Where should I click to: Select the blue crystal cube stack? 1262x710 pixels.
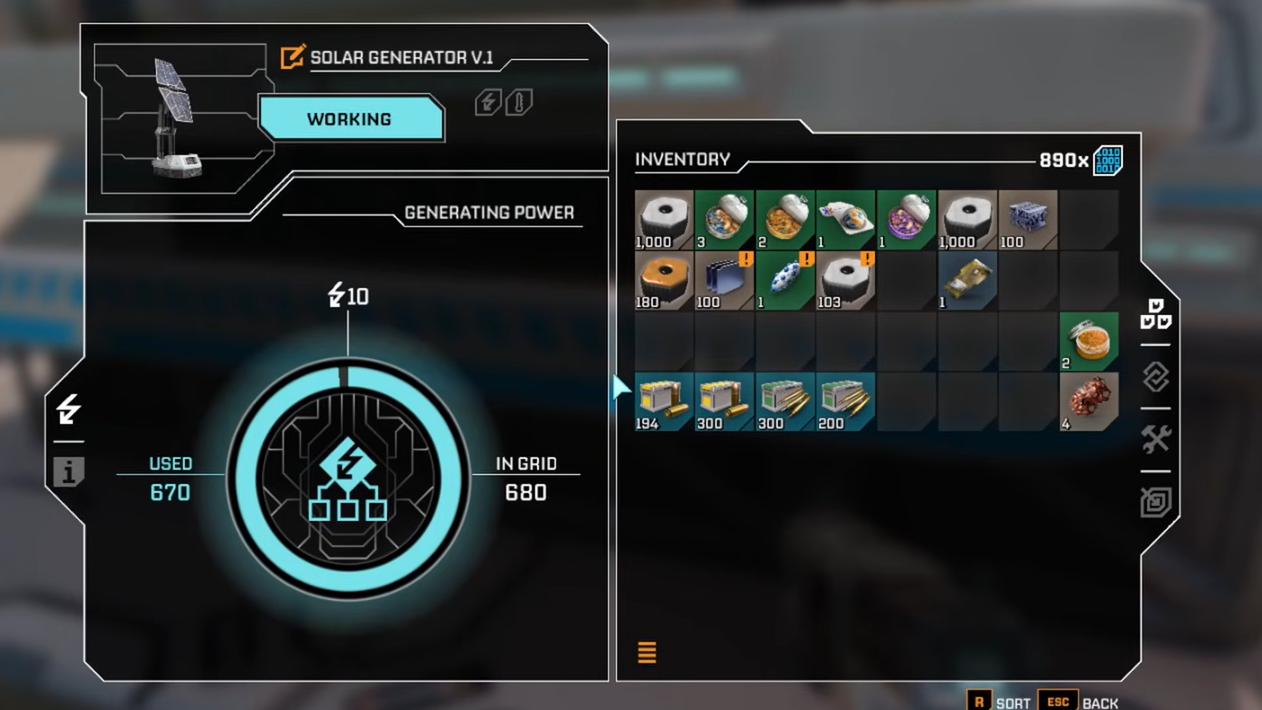click(1027, 219)
